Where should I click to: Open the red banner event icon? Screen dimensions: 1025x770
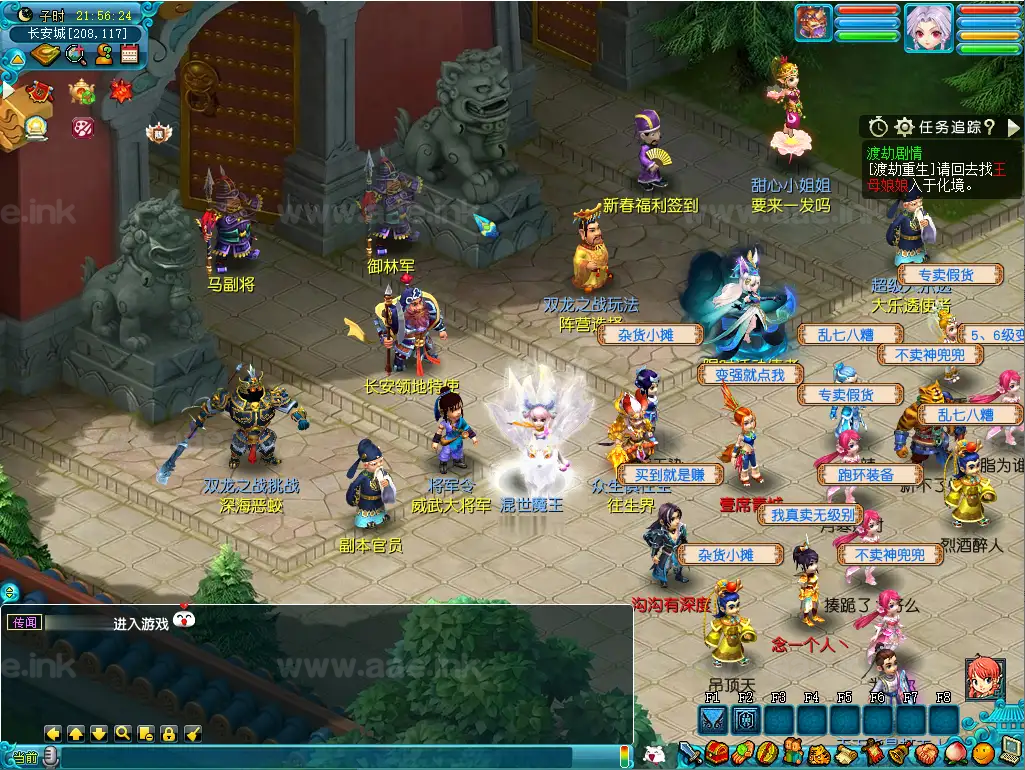(39, 91)
